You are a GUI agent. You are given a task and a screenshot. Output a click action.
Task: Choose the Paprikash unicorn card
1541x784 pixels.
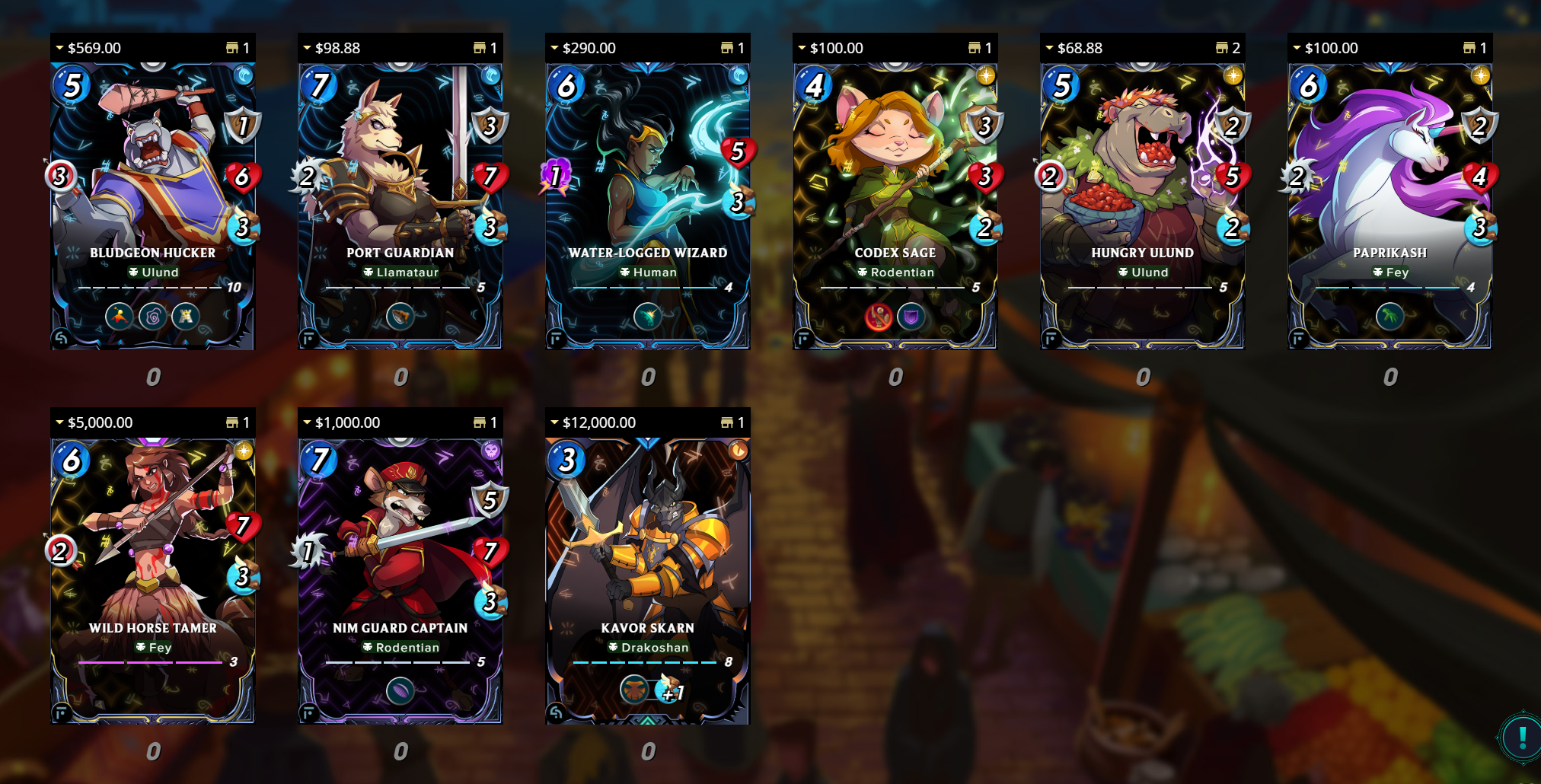point(1389,206)
